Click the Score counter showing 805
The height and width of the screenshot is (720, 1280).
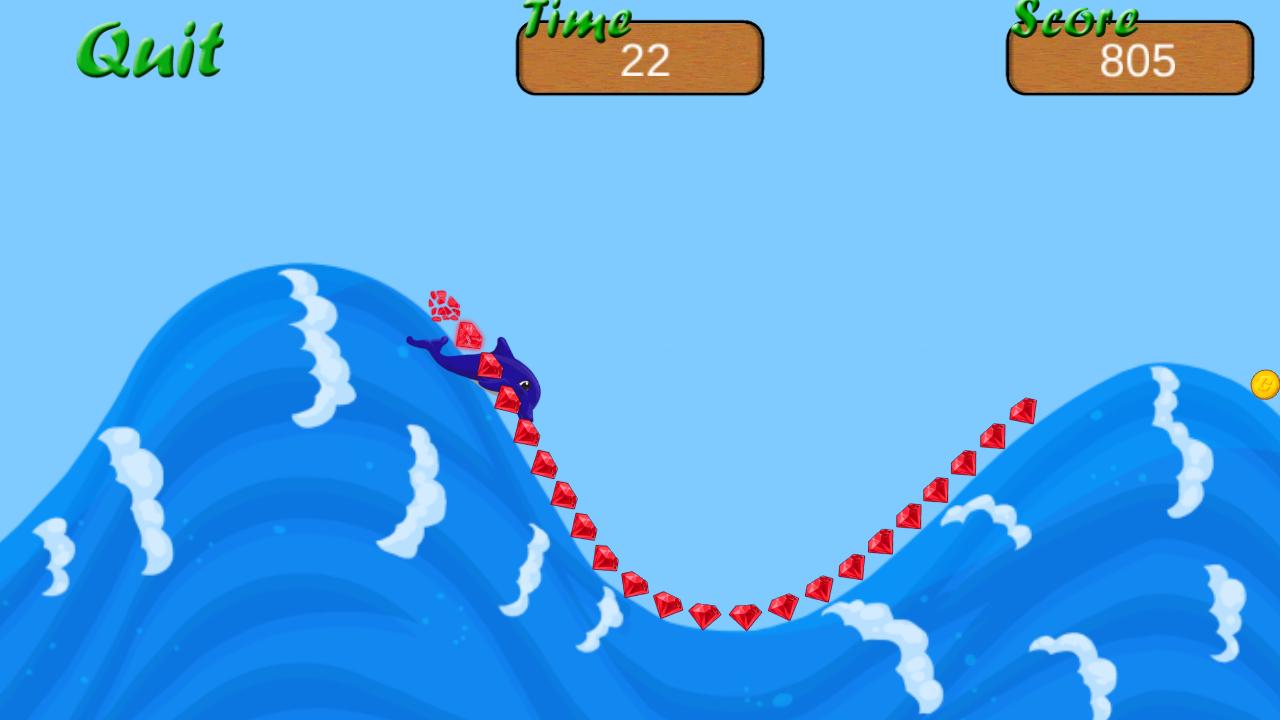(1138, 62)
